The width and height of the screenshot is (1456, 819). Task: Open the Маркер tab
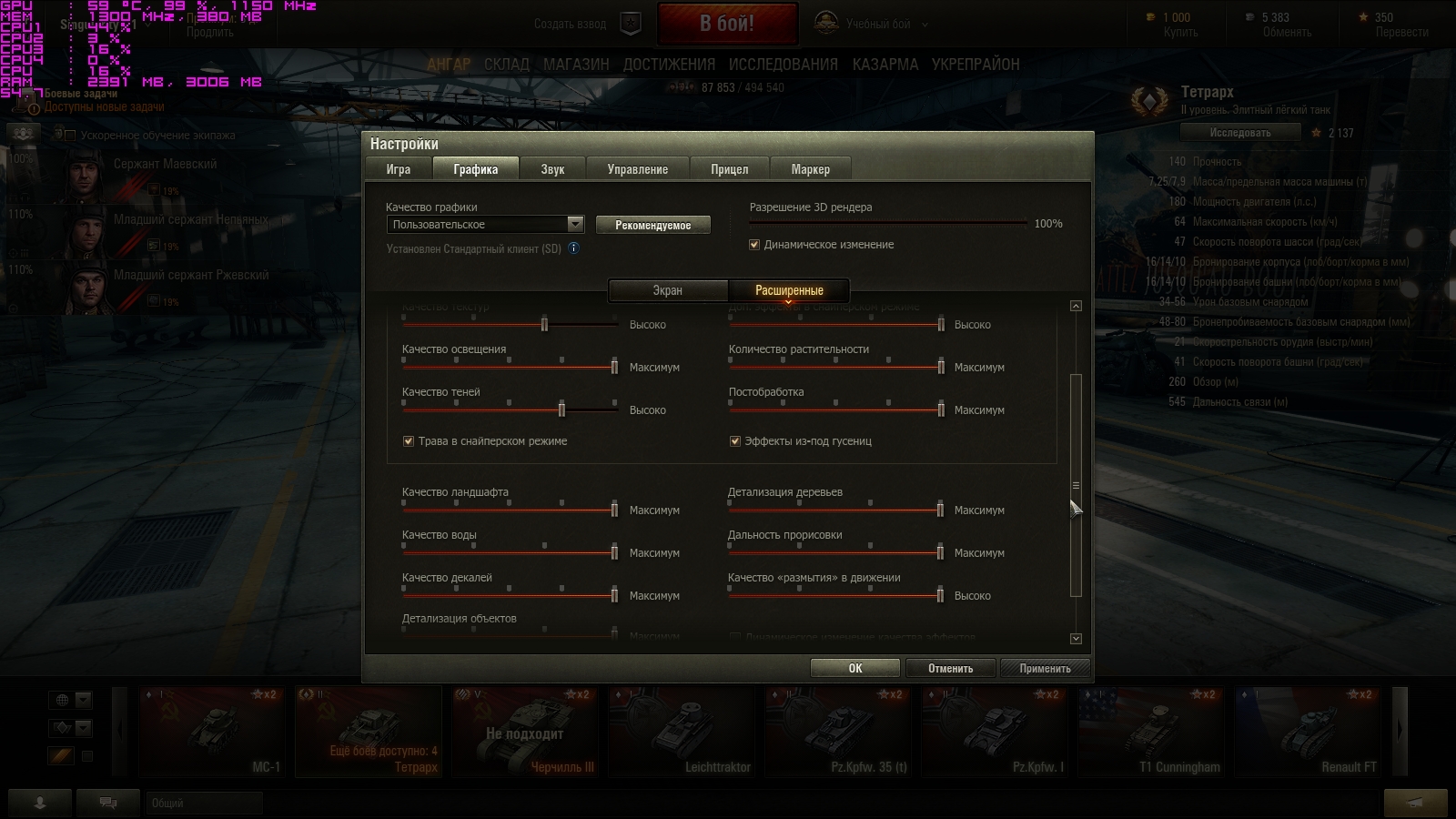click(810, 169)
